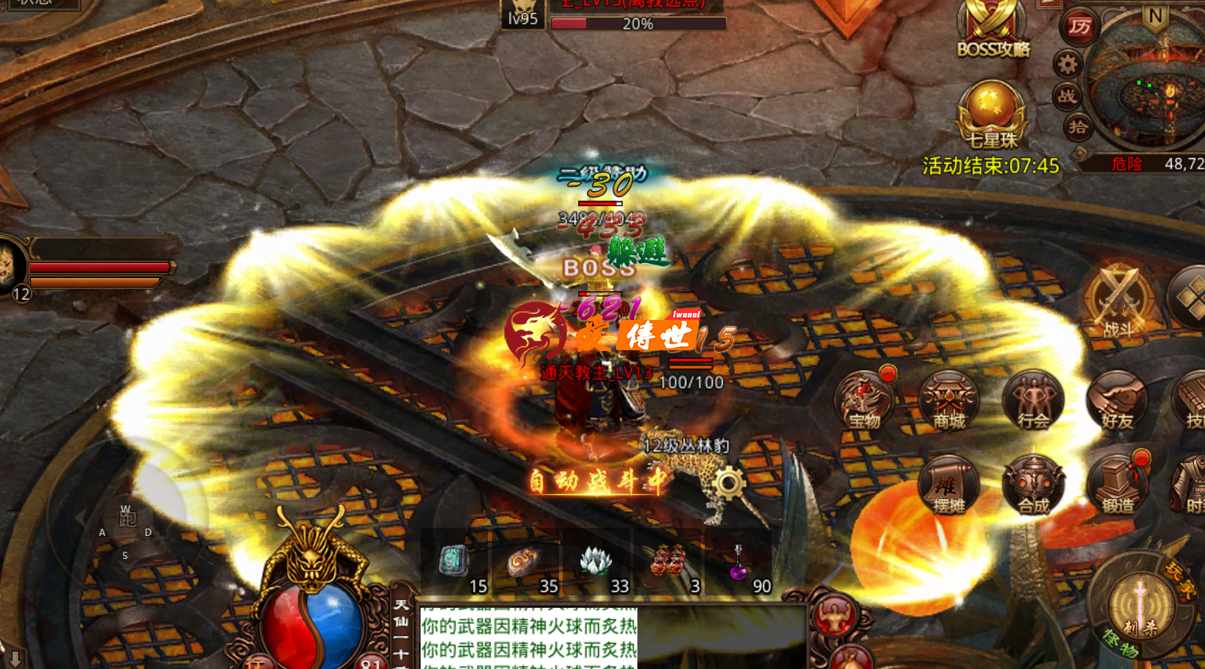The width and height of the screenshot is (1205, 669).
Task: Activate the 刺杀 sword attack skill
Action: (x=1139, y=605)
